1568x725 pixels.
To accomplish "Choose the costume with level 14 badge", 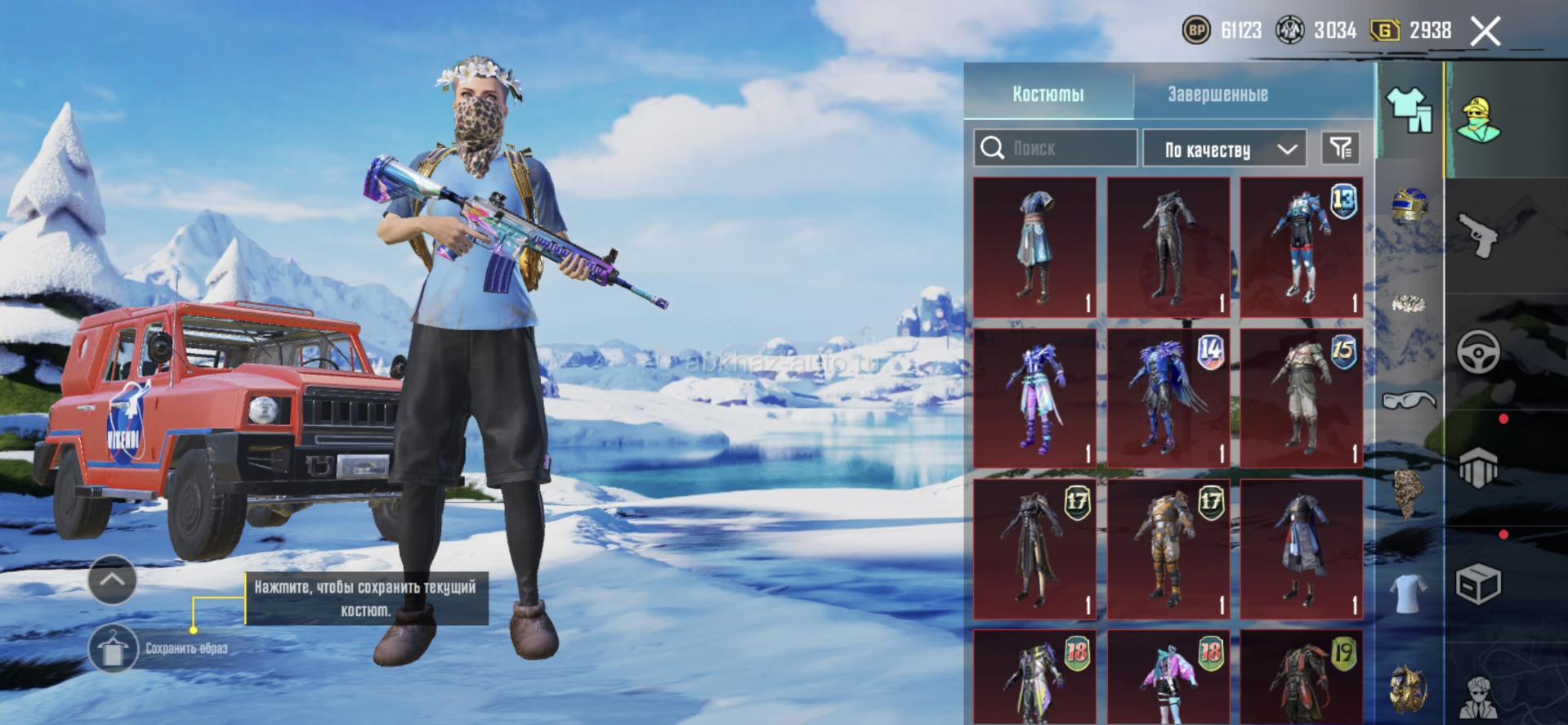I will [1168, 397].
